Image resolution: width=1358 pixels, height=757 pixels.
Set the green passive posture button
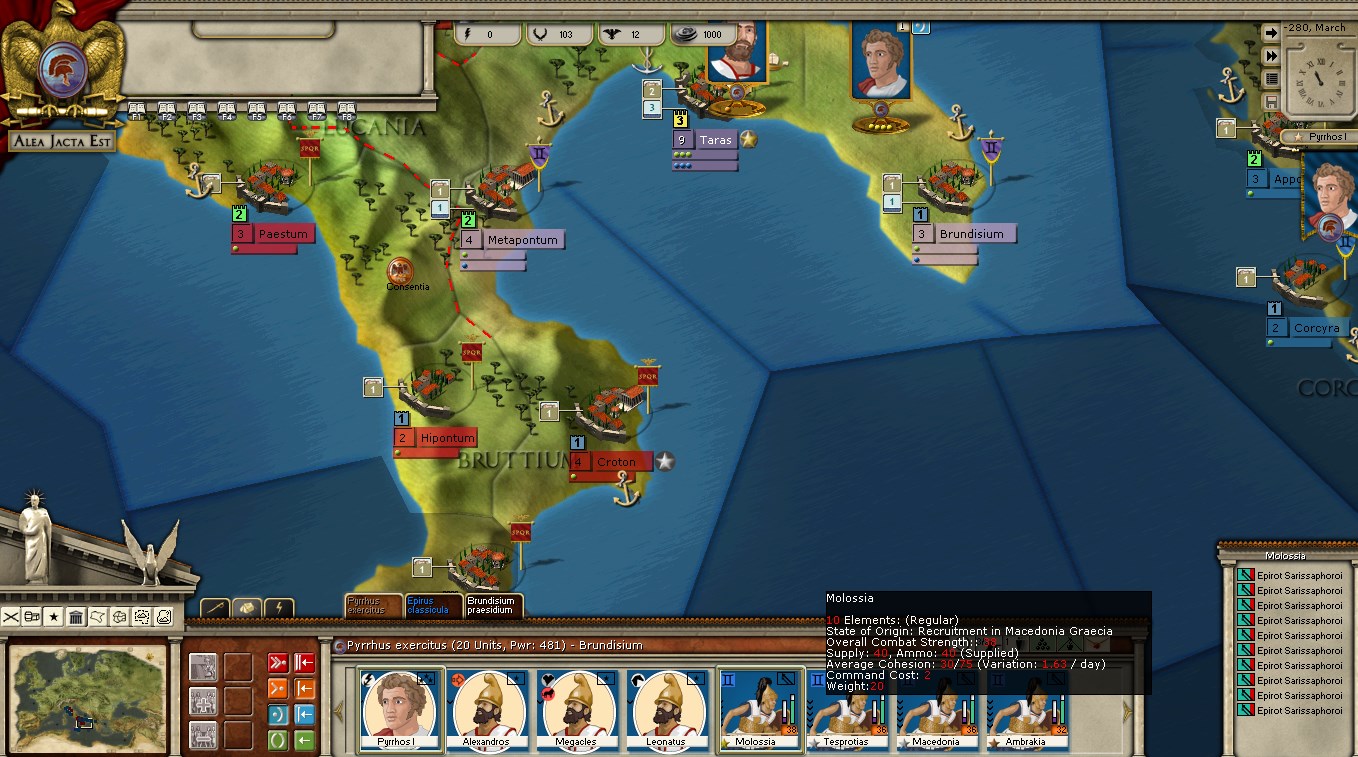click(x=277, y=741)
